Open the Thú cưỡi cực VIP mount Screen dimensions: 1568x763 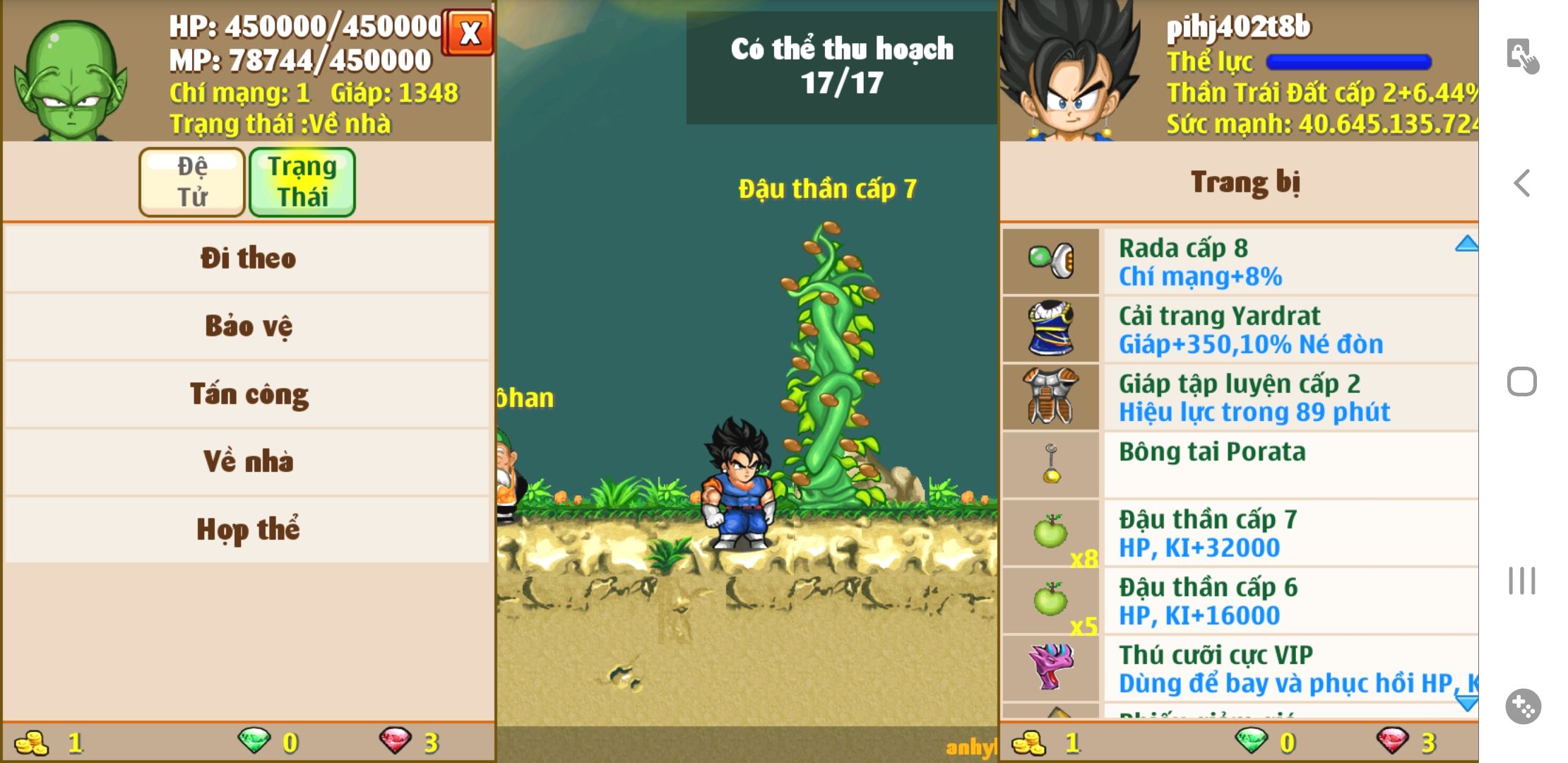[x=1240, y=668]
